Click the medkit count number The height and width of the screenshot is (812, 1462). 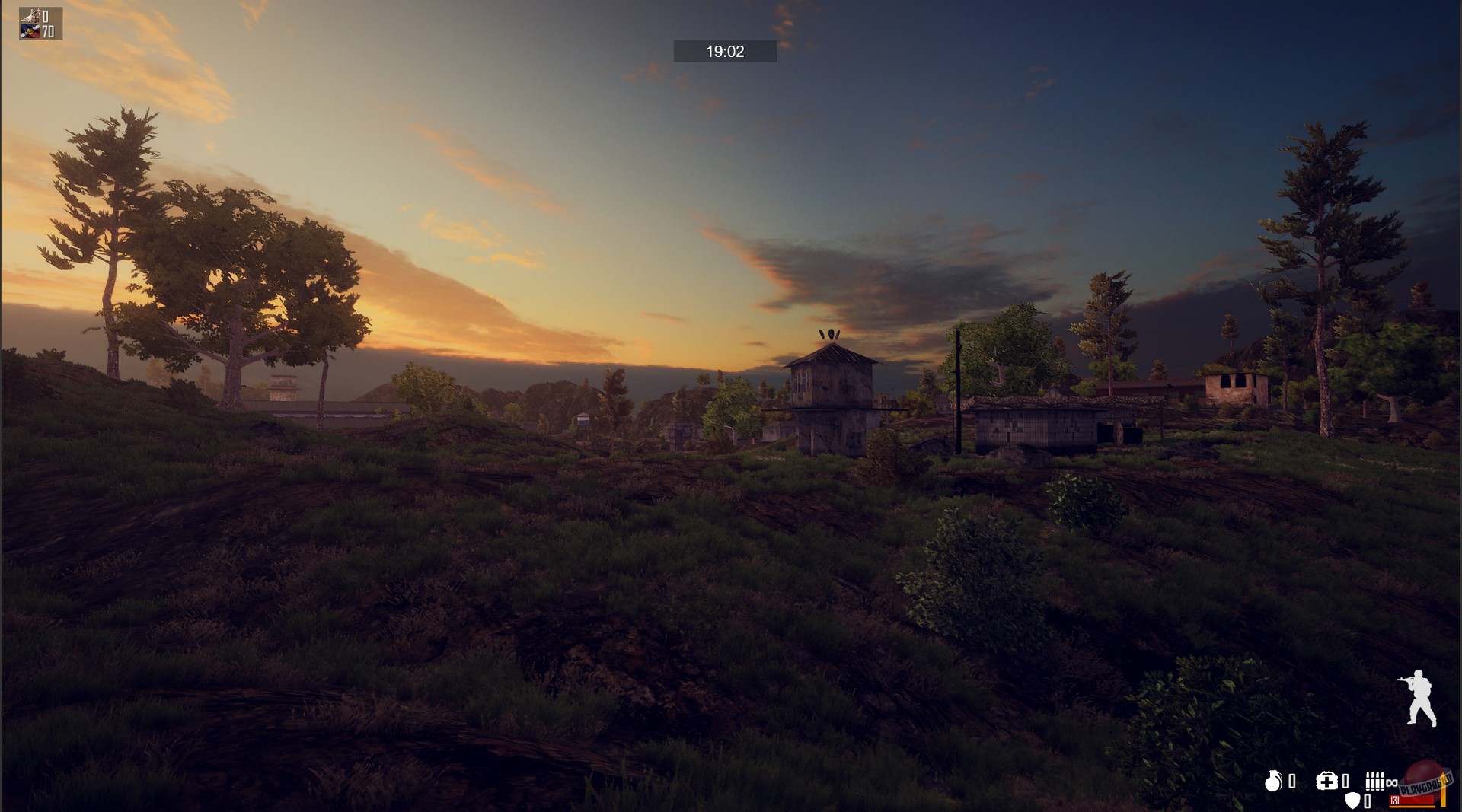pos(1345,782)
